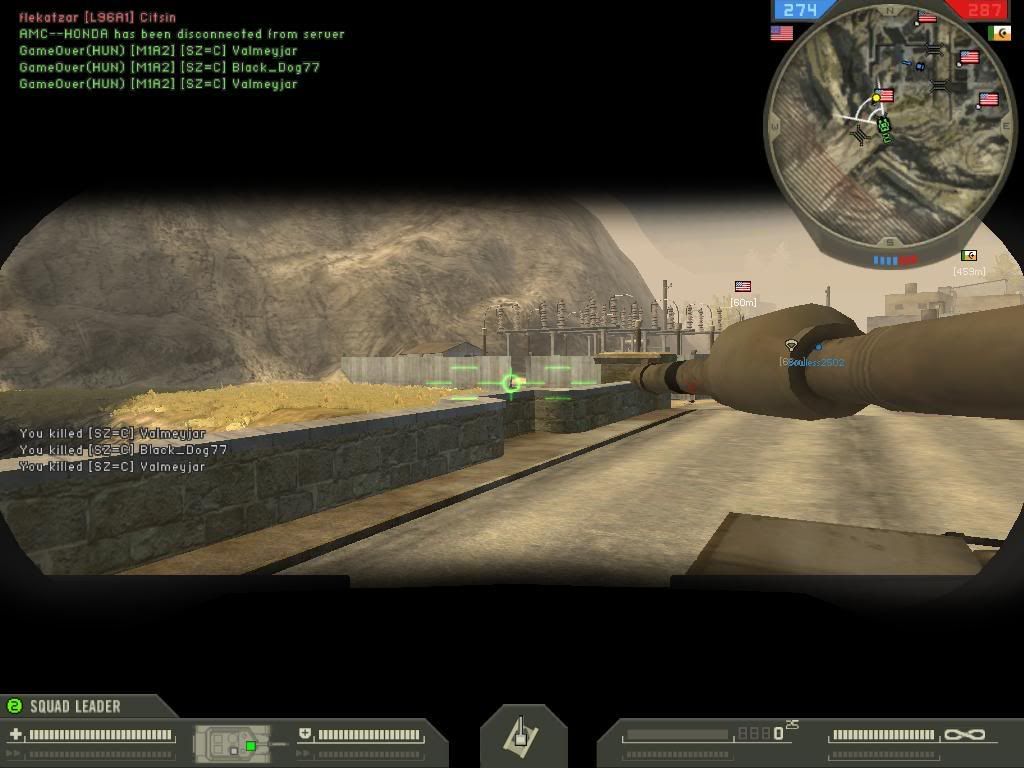This screenshot has height=768, width=1024.
Task: Click the tank seat position diagram
Action: 234,743
